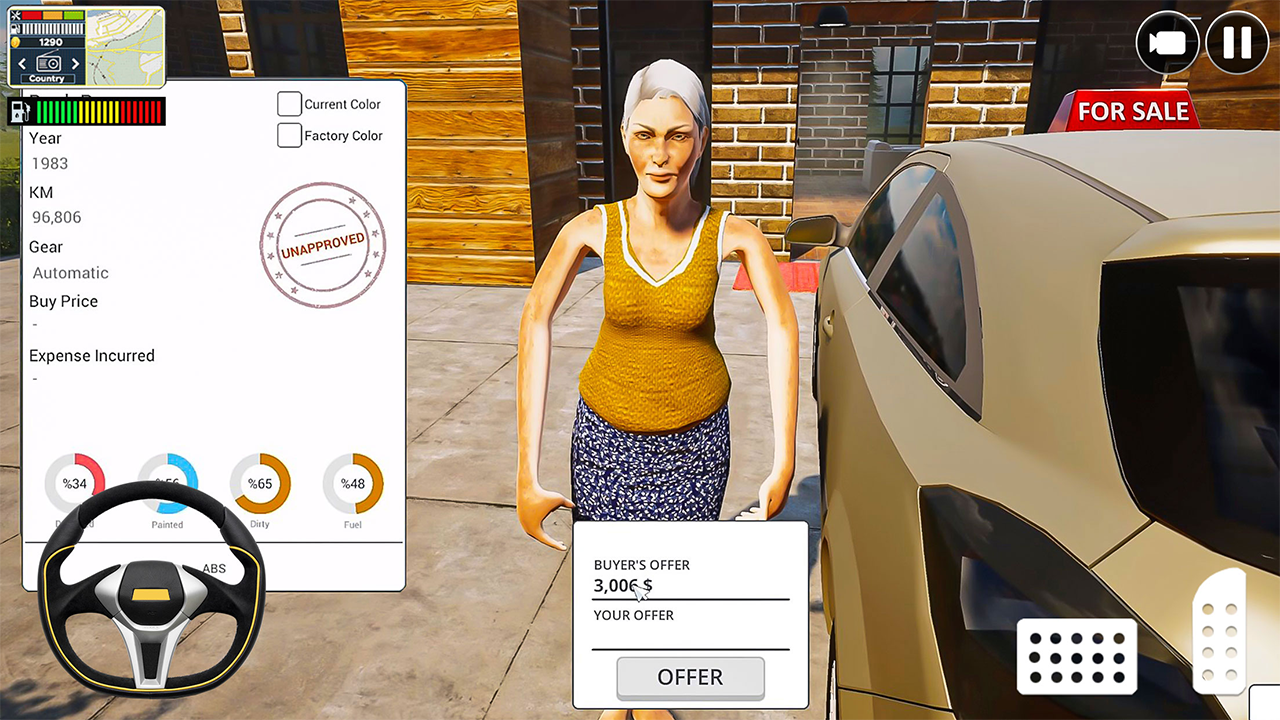Switch radio station with the left arrow
Viewport: 1280px width, 720px height.
pos(22,63)
